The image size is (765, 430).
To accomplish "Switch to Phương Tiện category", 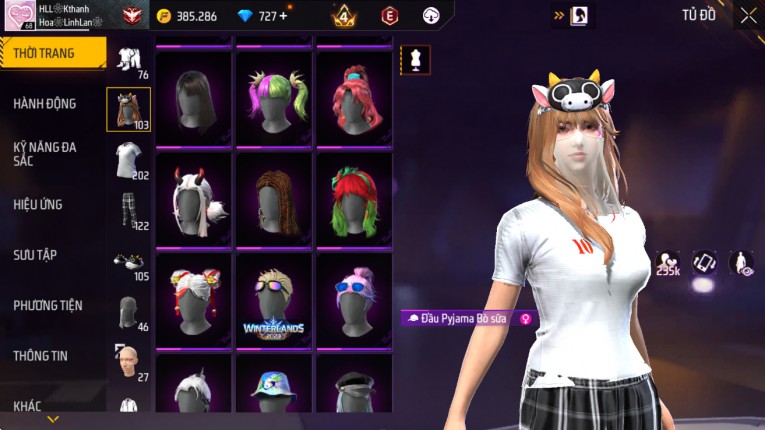I will [x=48, y=305].
